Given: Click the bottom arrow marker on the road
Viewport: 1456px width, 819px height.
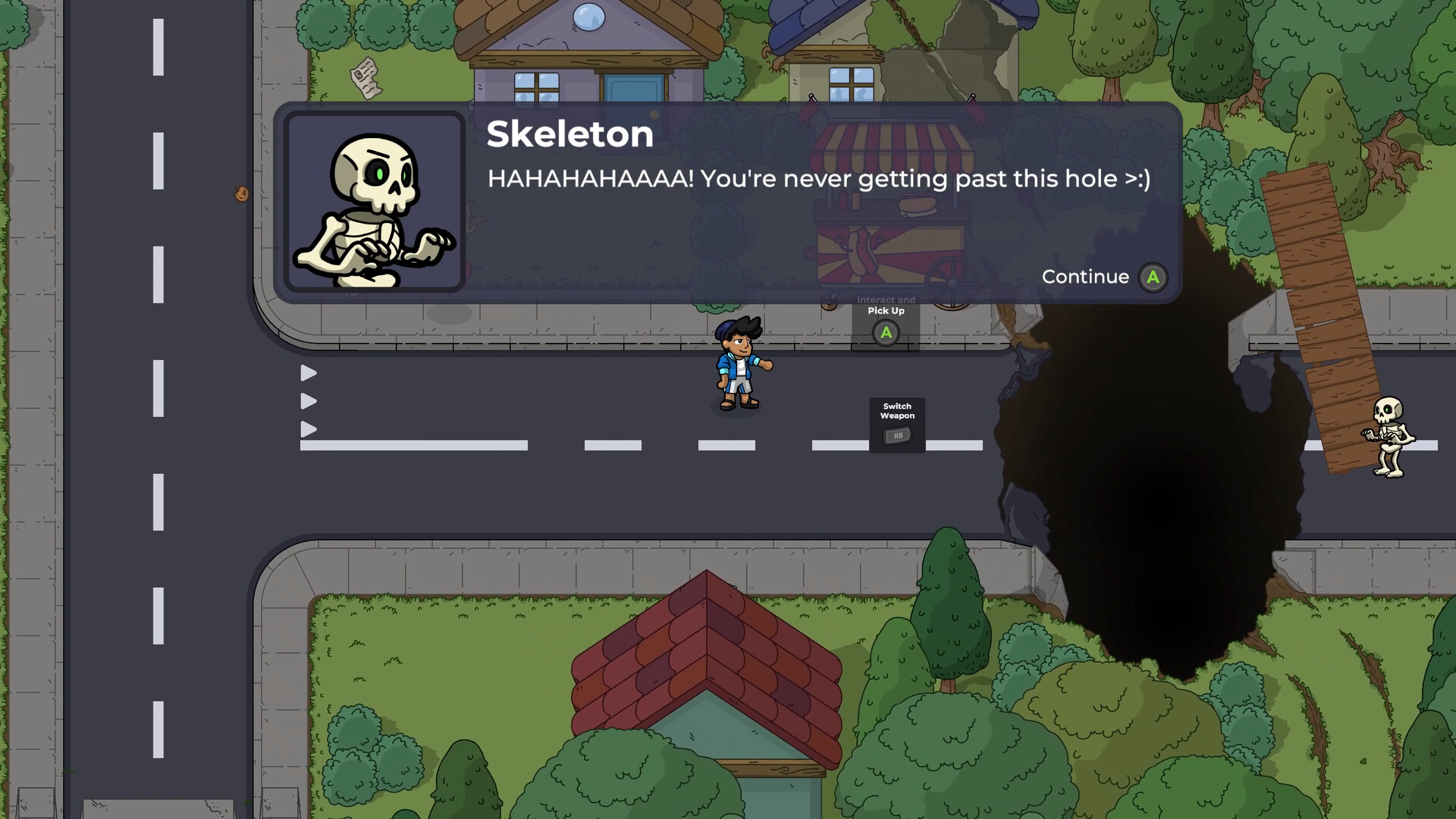Looking at the screenshot, I should [307, 428].
